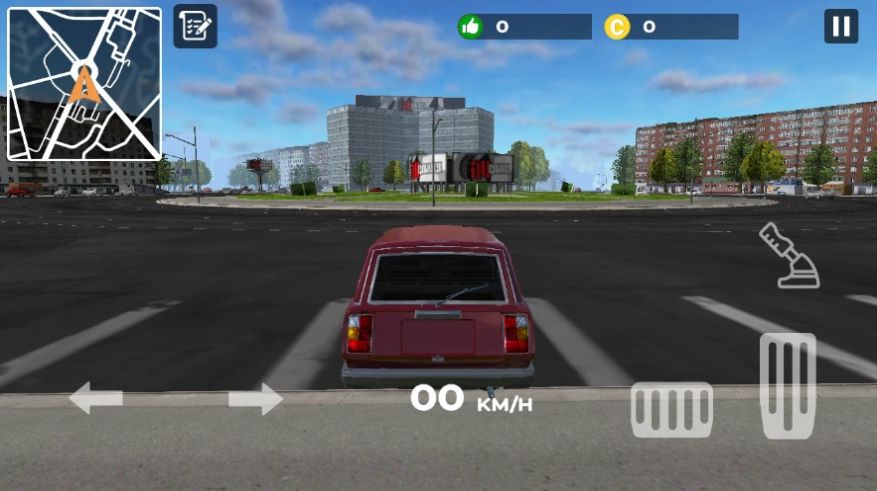The image size is (877, 491).
Task: Steer right with the right arrow
Action: pos(255,399)
